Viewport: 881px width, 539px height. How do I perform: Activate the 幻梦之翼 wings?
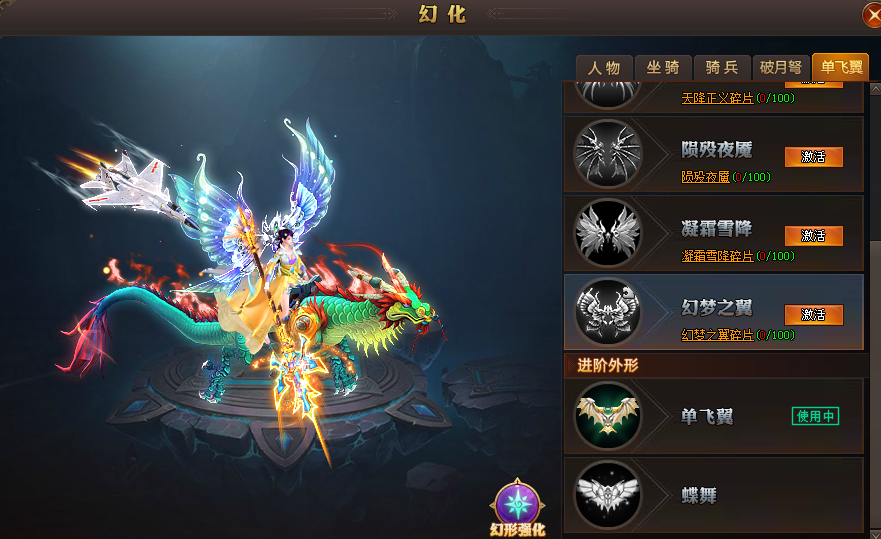[x=813, y=315]
